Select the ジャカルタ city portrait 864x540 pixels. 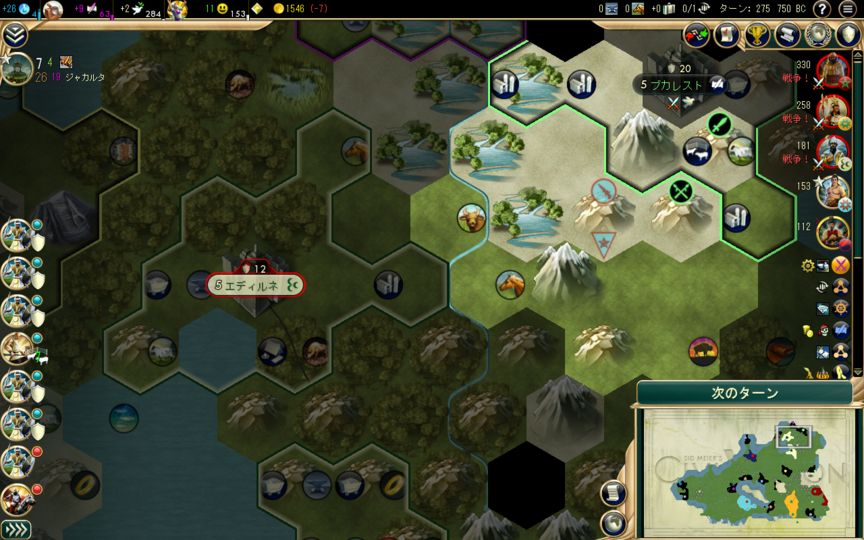point(16,69)
